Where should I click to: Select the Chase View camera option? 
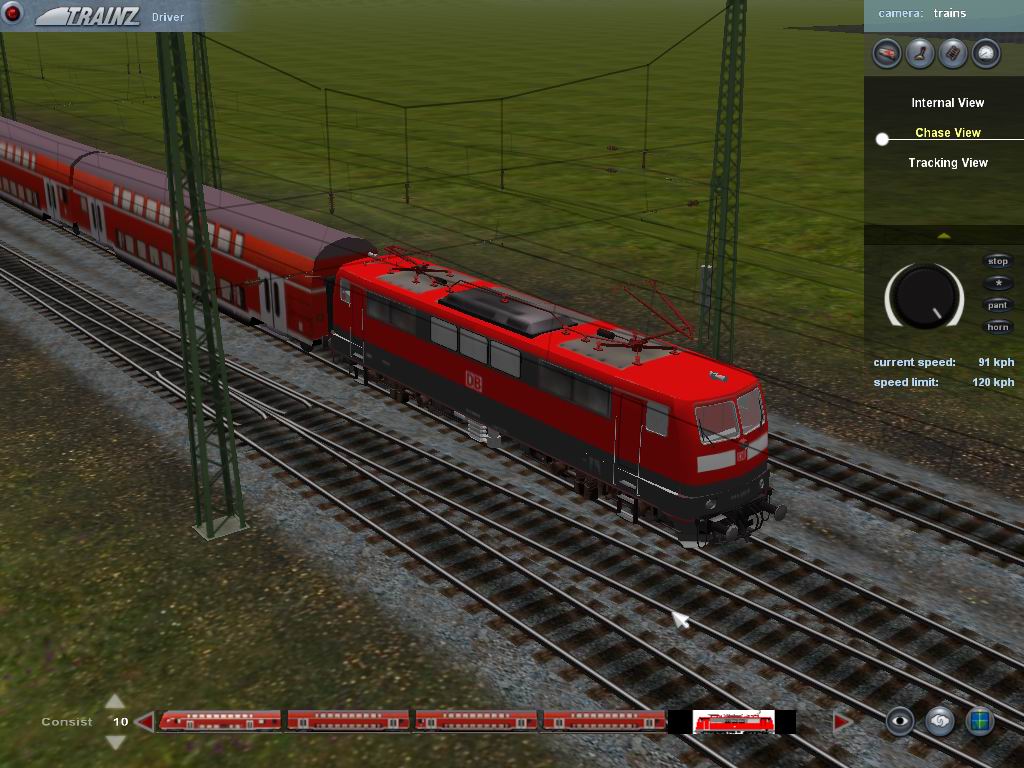947,133
